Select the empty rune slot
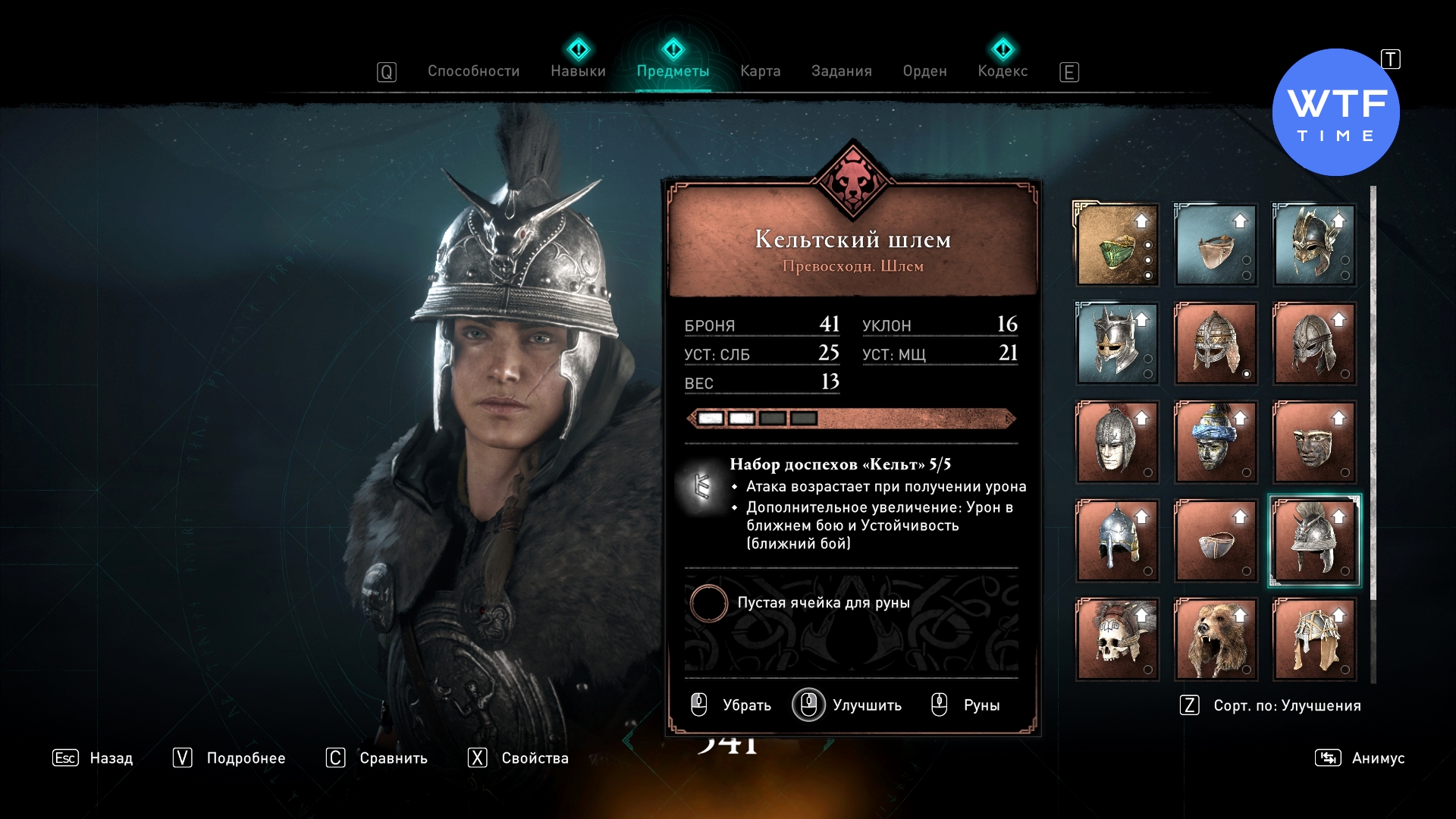 coord(709,604)
